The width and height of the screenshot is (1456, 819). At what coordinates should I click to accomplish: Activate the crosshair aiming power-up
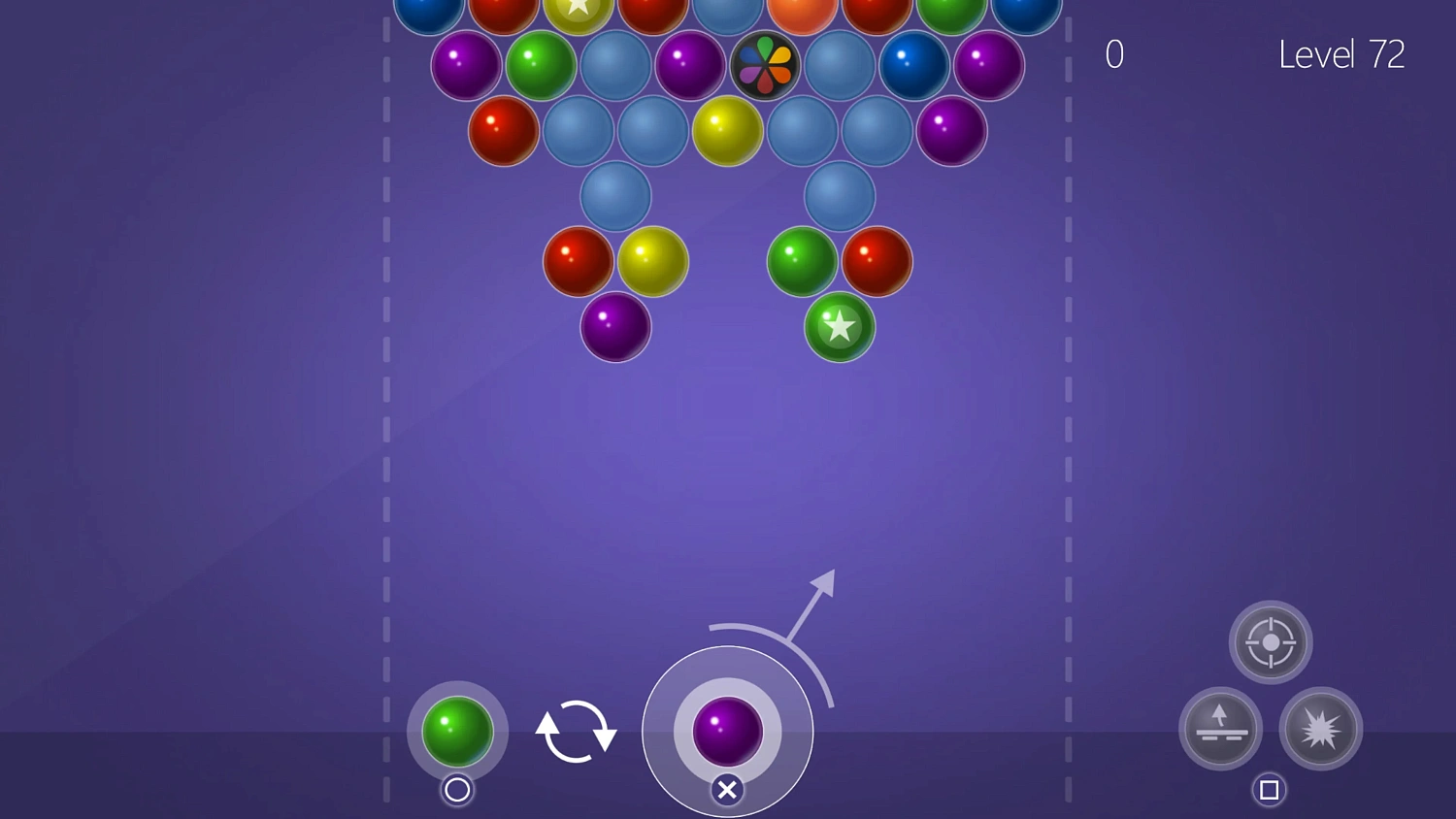click(x=1272, y=641)
